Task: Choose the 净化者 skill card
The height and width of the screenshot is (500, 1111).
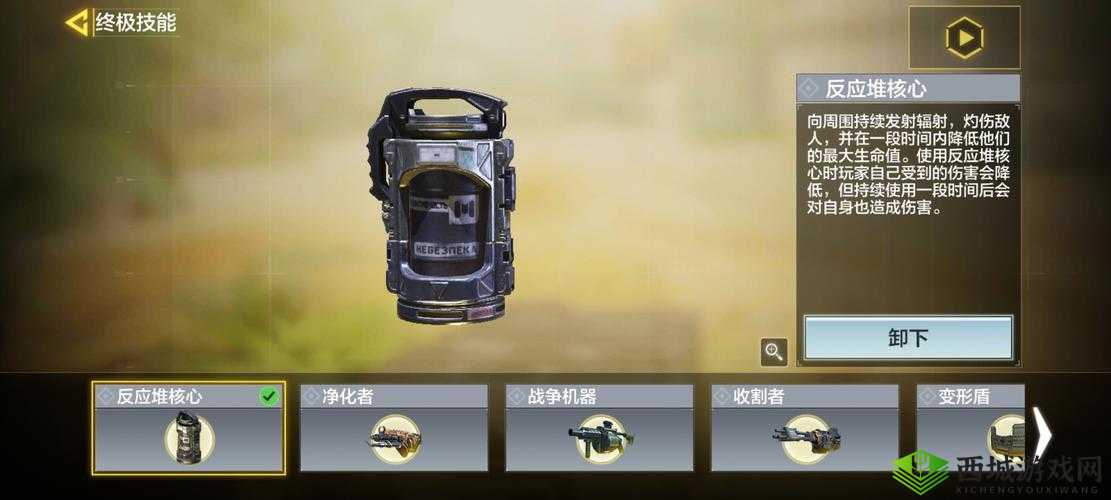Action: (394, 428)
